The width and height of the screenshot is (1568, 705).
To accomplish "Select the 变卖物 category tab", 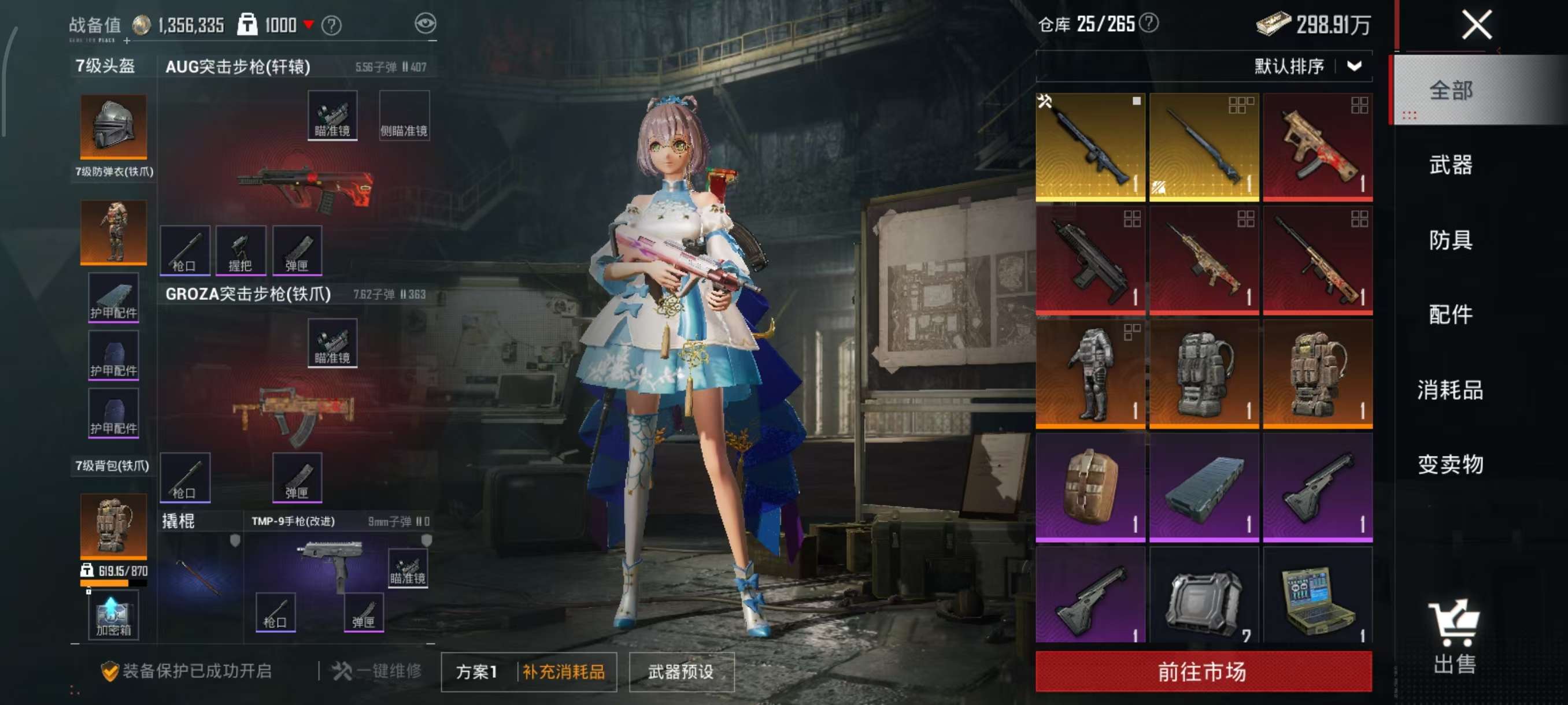I will click(1451, 464).
